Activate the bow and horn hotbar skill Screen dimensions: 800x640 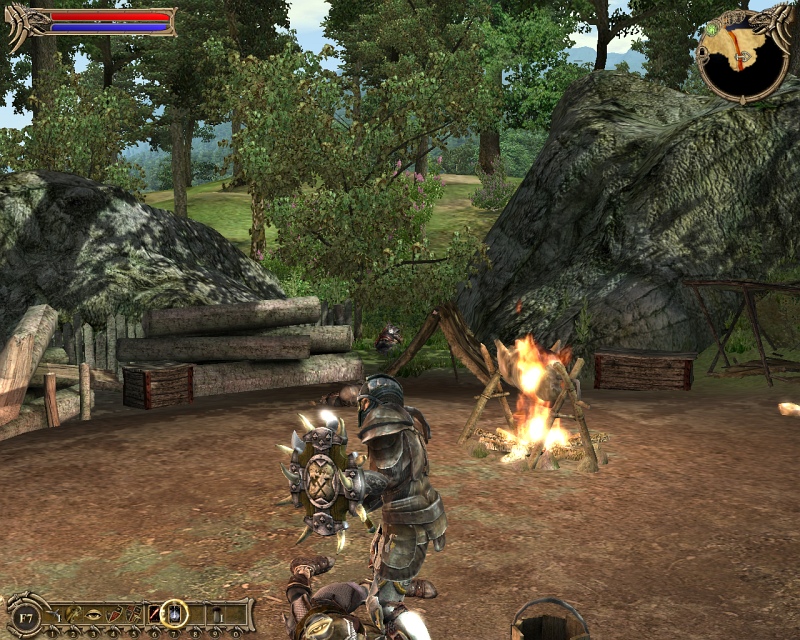coord(73,613)
